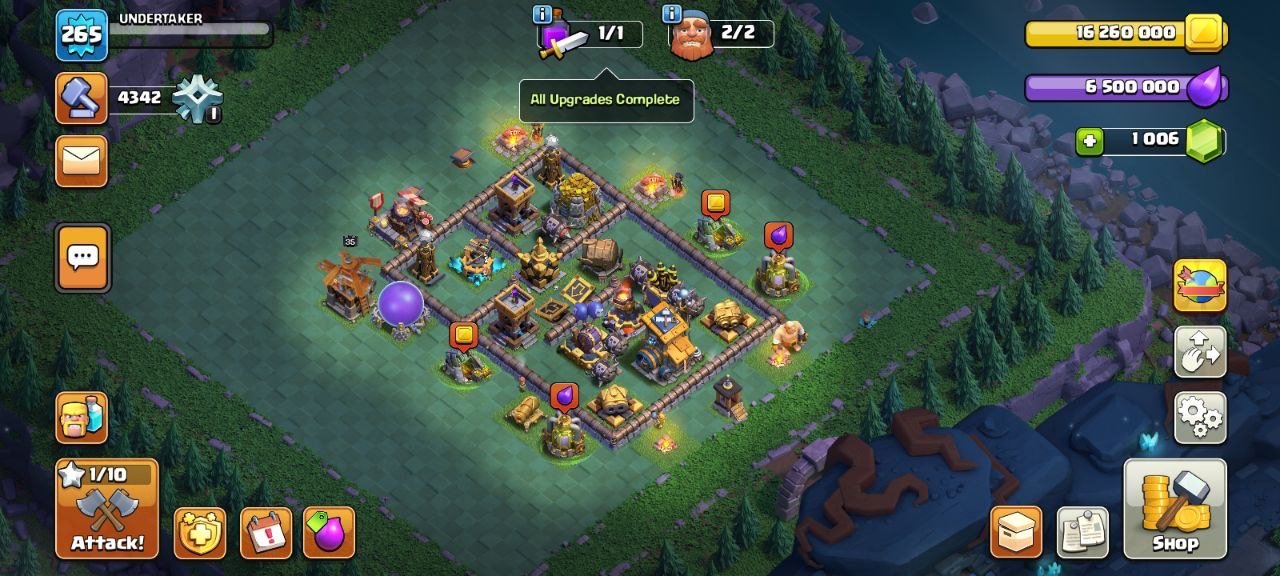Image resolution: width=1280 pixels, height=576 pixels.
Task: Open the gold shield plus icon
Action: coord(200,532)
